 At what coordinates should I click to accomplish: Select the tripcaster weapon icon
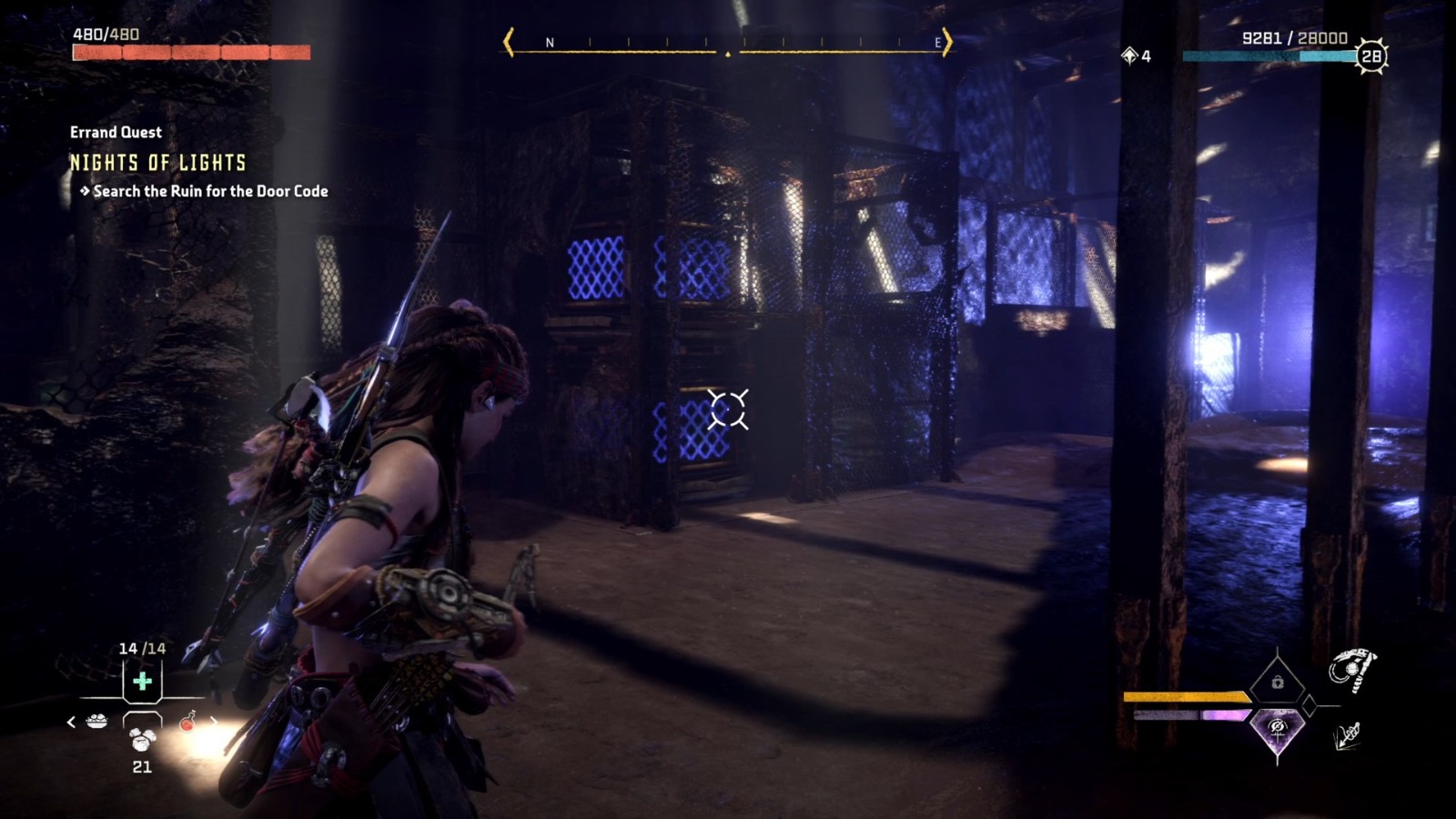[1353, 669]
